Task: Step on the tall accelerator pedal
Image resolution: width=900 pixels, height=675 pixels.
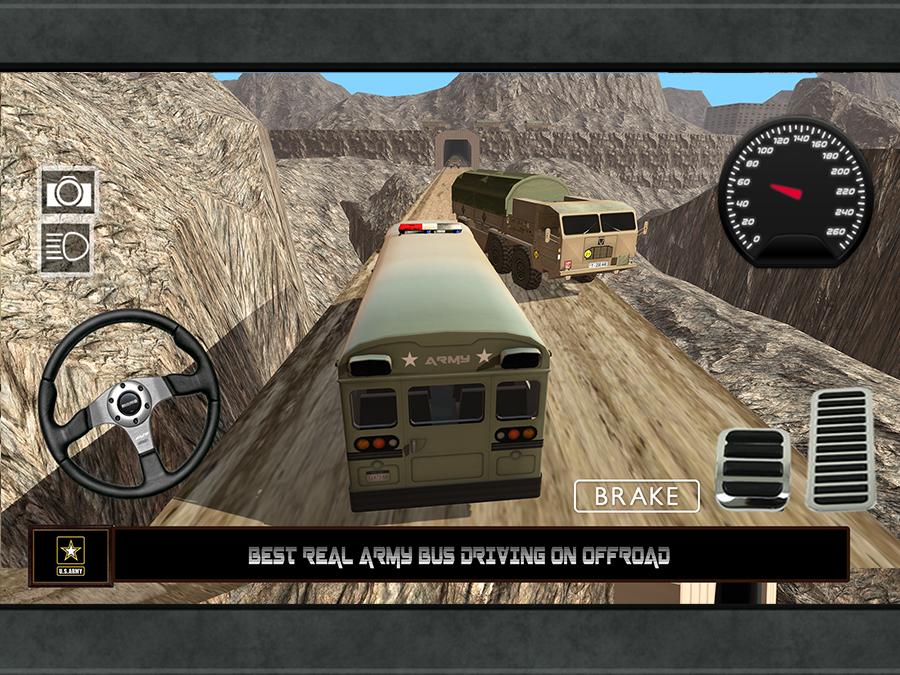Action: coord(839,447)
